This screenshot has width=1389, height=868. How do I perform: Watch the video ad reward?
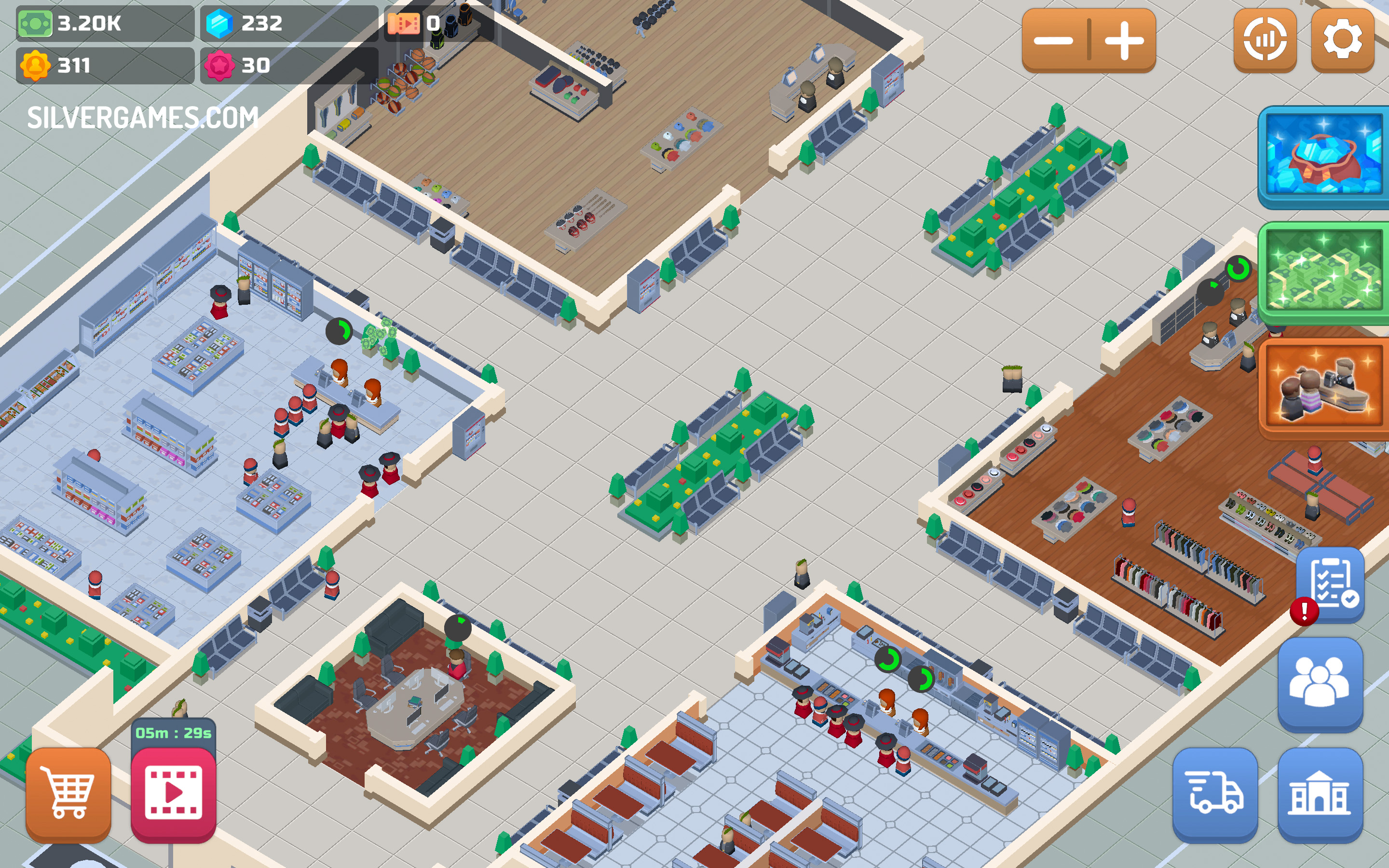click(173, 794)
